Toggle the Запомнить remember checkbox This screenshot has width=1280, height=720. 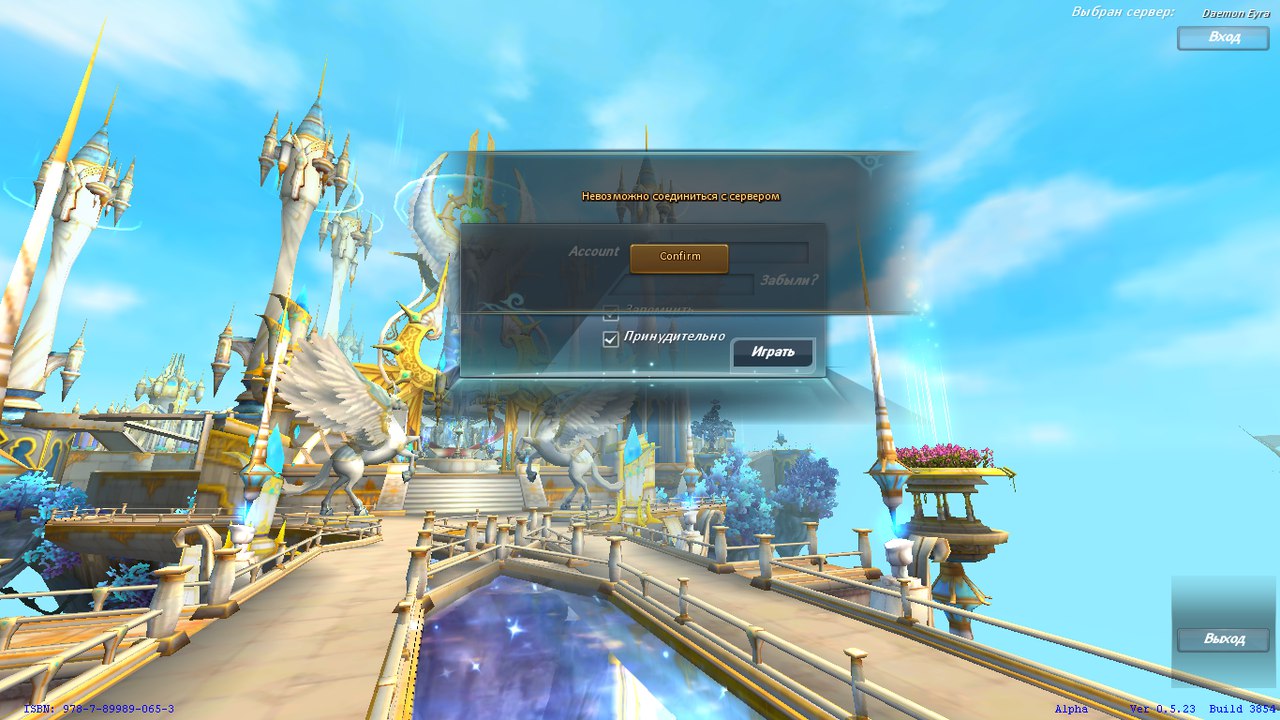click(x=611, y=312)
